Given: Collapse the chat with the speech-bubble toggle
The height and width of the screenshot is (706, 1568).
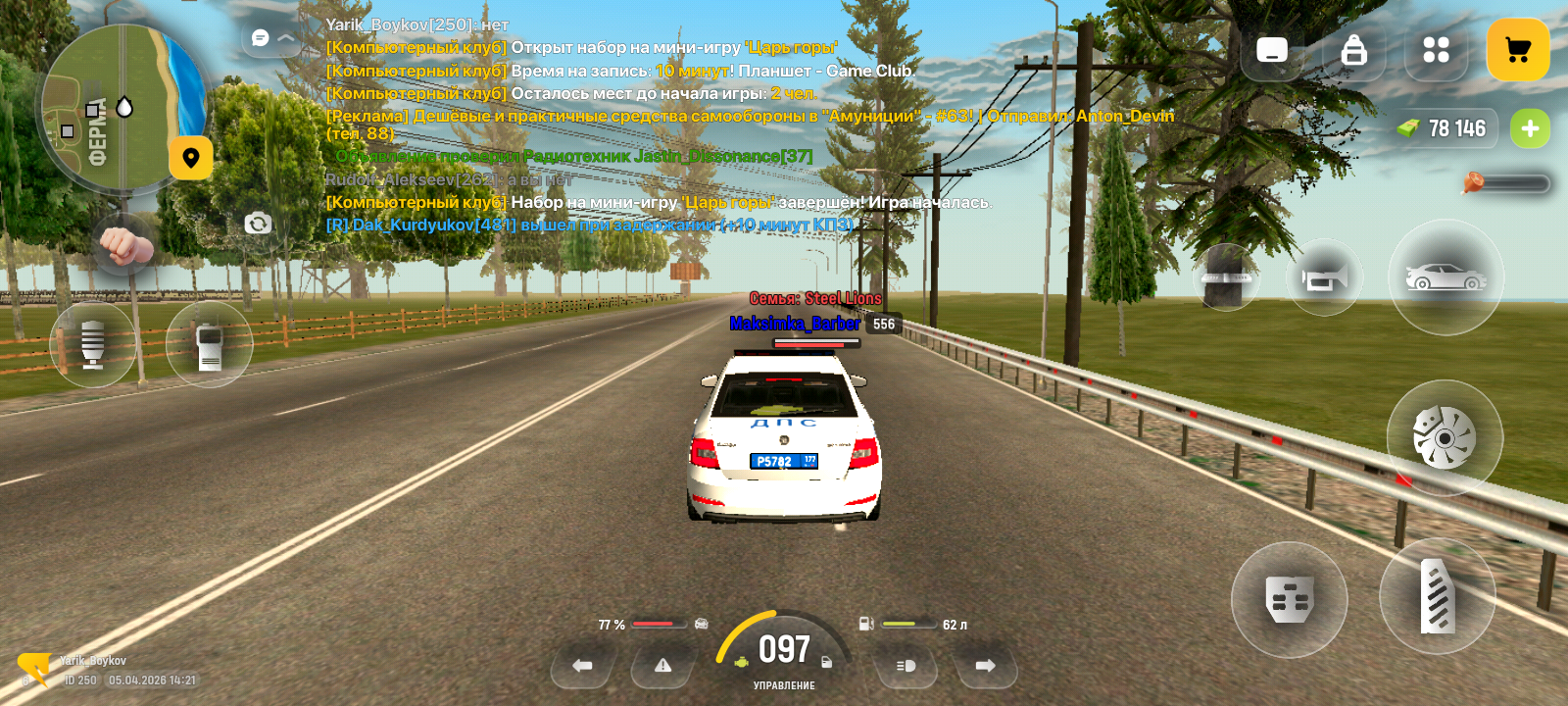Looking at the screenshot, I should (x=272, y=38).
